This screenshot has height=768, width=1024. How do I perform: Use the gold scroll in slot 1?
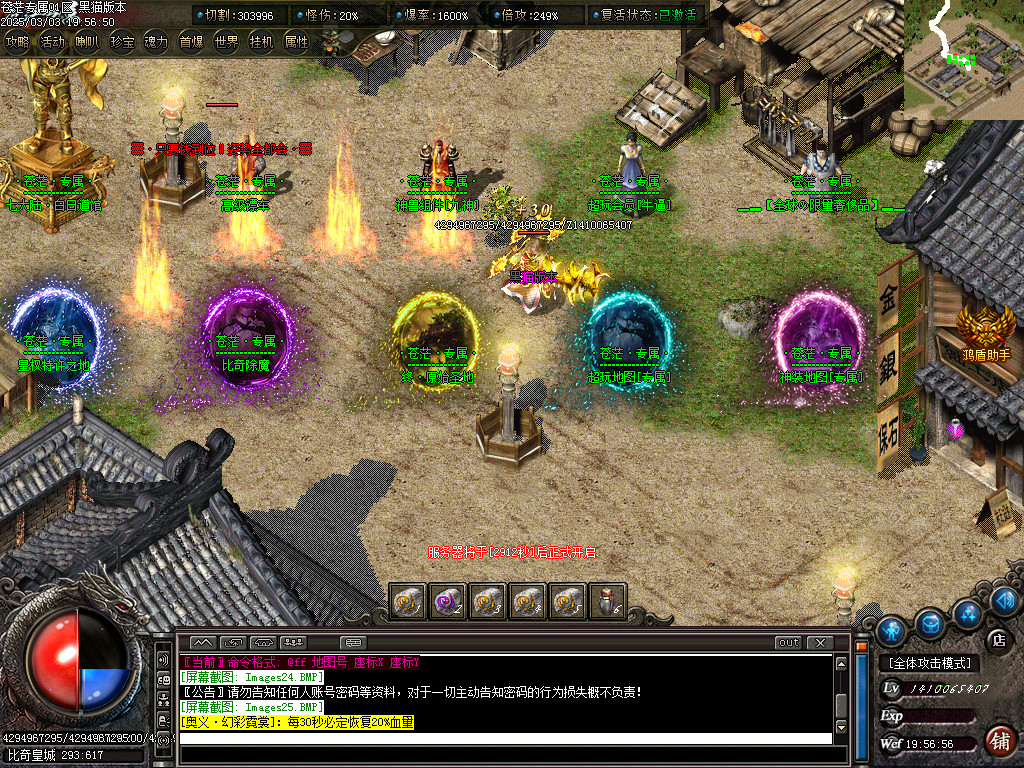pos(405,600)
